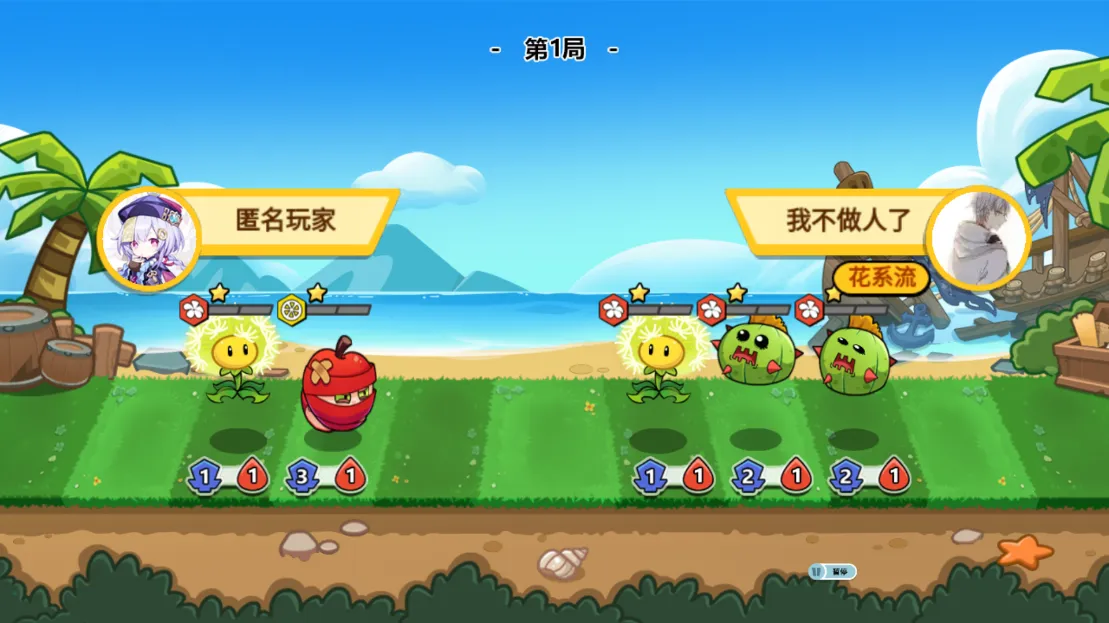This screenshot has height=623, width=1109.
Task: Tap the 花系流 lineup tag
Action: coord(882,277)
